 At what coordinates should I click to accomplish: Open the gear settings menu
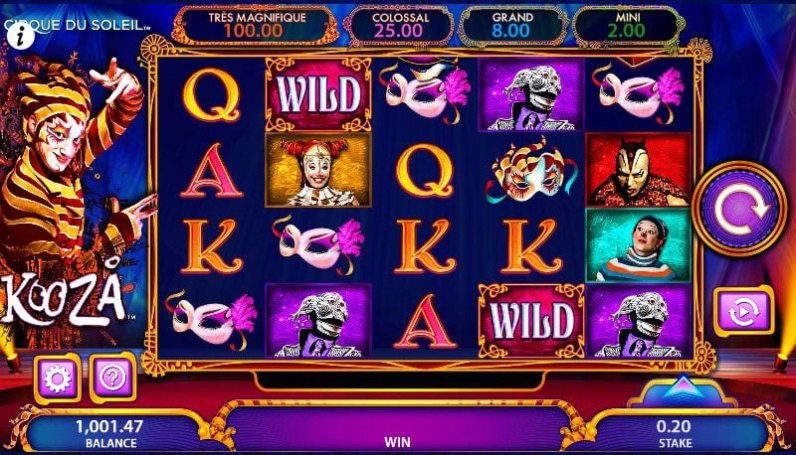pyautogui.click(x=56, y=377)
